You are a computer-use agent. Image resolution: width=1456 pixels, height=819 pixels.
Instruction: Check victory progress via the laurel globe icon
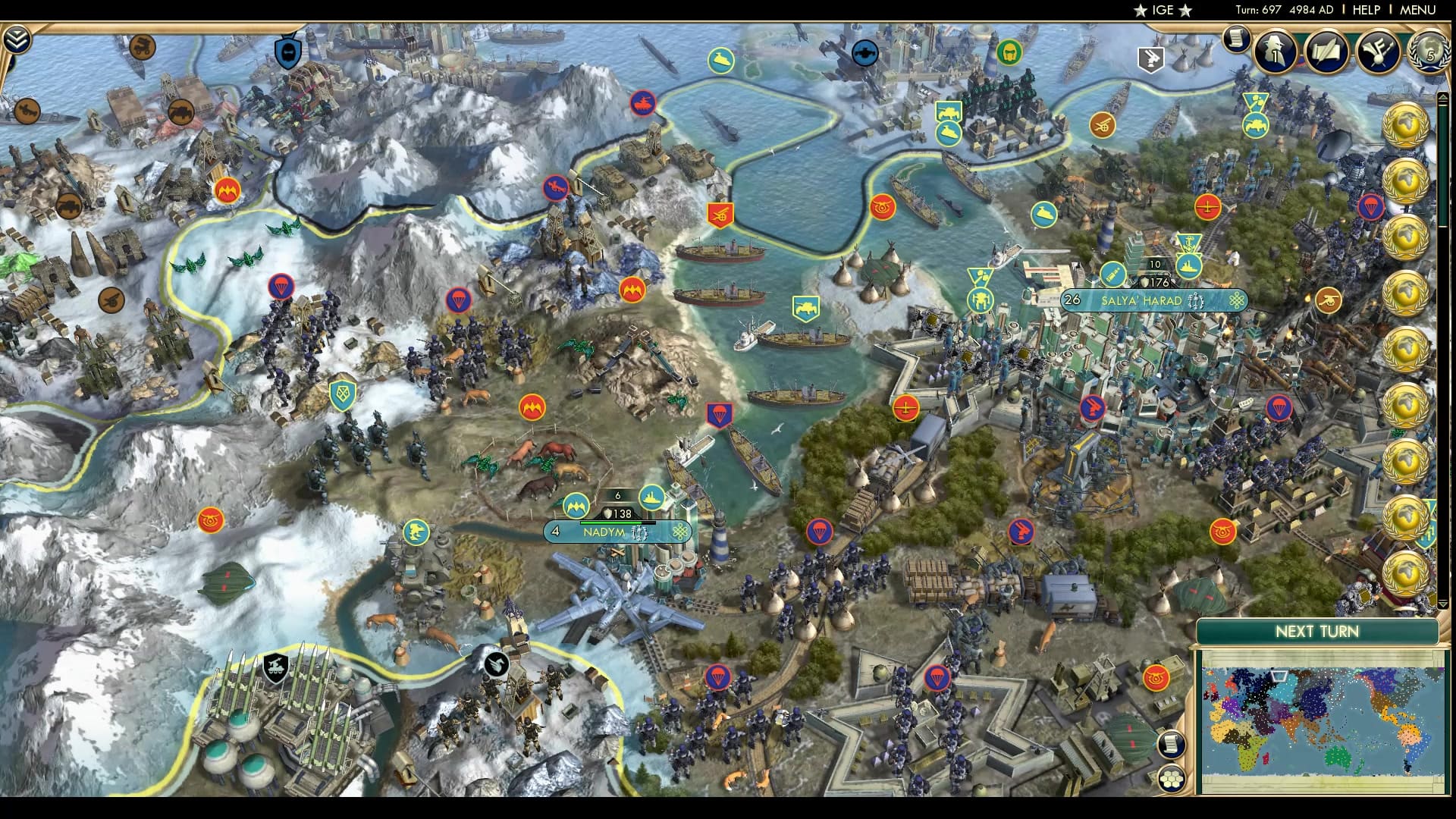(1429, 53)
